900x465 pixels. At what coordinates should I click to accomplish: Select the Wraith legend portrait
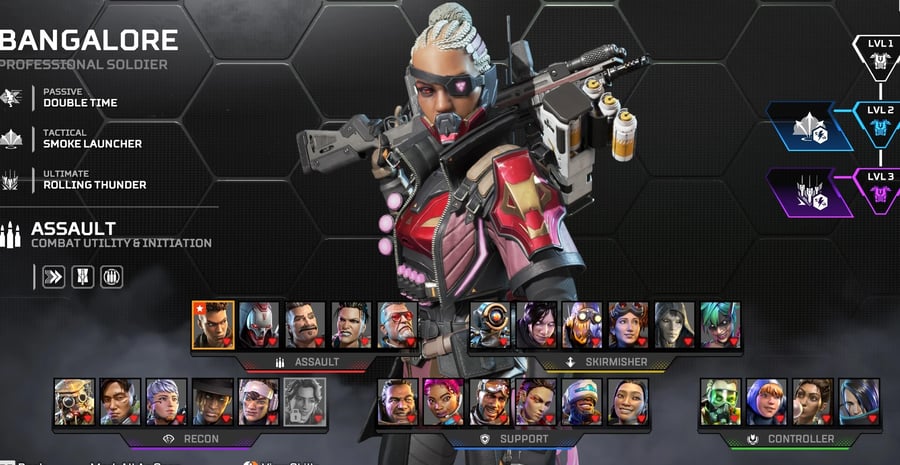536,325
